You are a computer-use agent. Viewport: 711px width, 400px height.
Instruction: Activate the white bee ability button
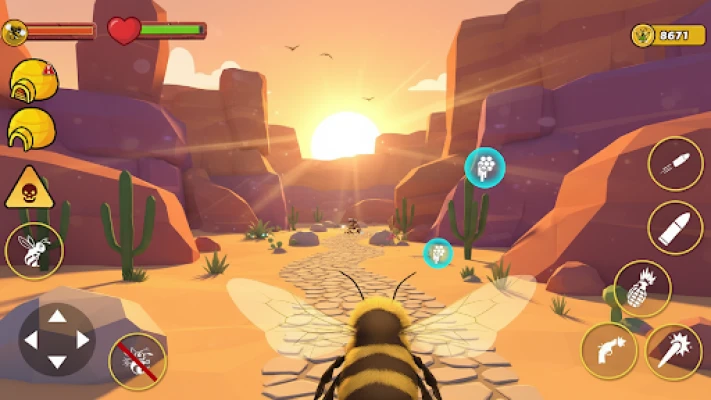coord(34,250)
